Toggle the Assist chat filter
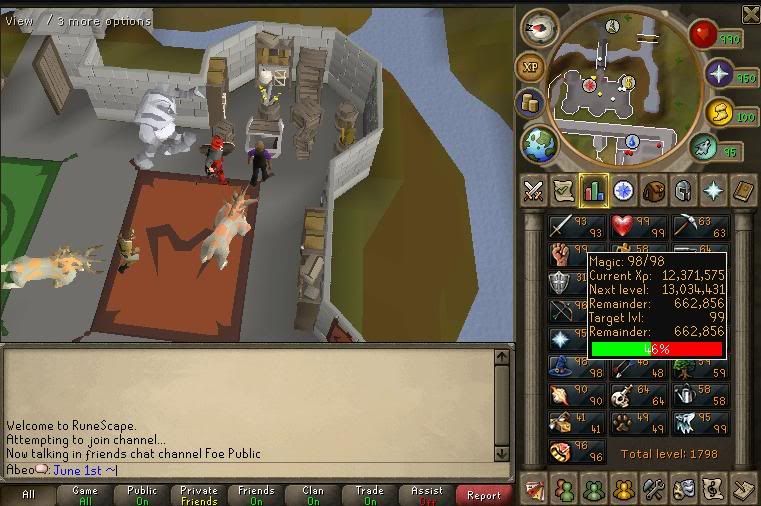Screen dimensions: 761x506 click(426, 495)
